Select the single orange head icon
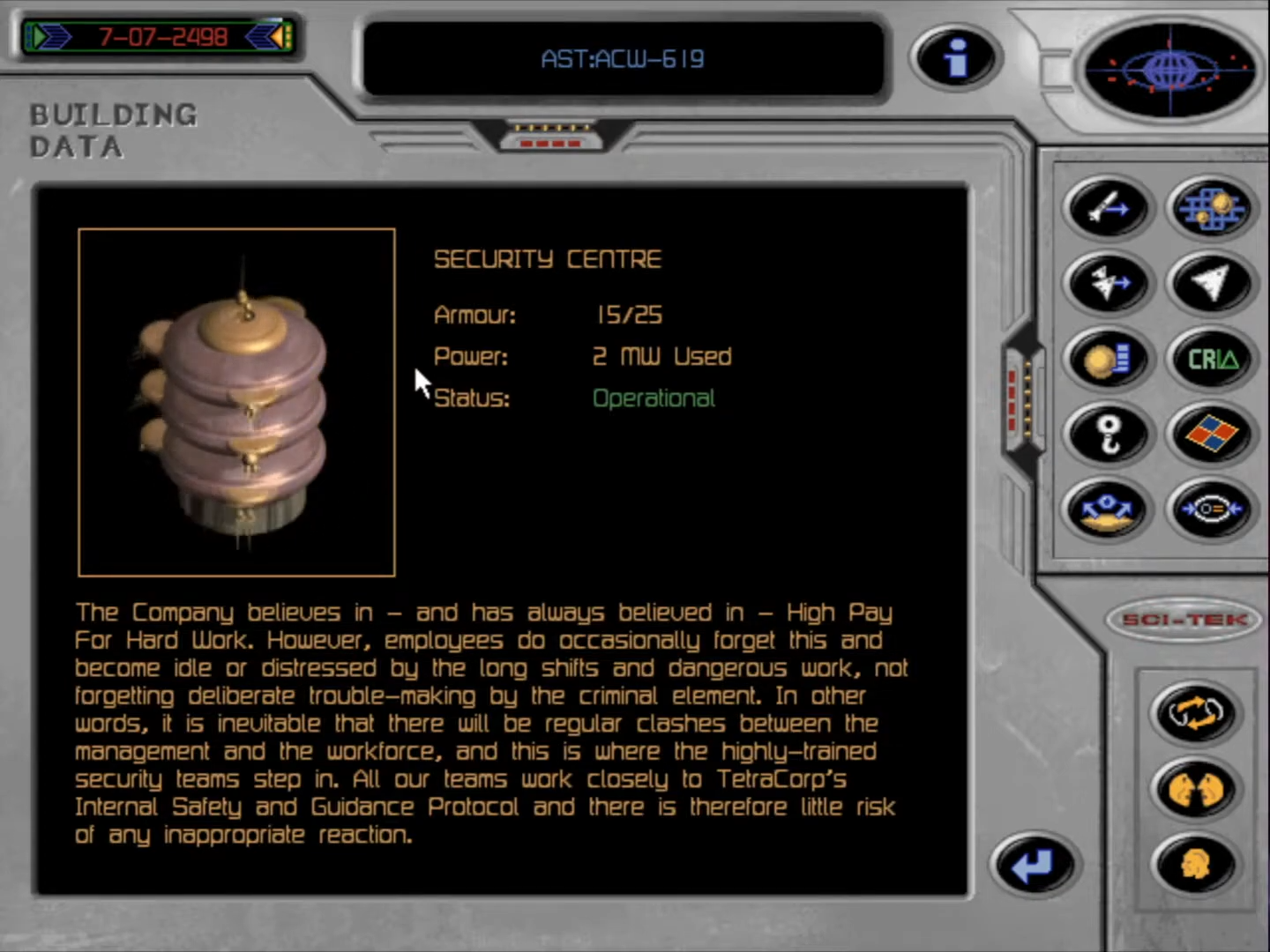This screenshot has width=1270, height=952. tap(1195, 865)
